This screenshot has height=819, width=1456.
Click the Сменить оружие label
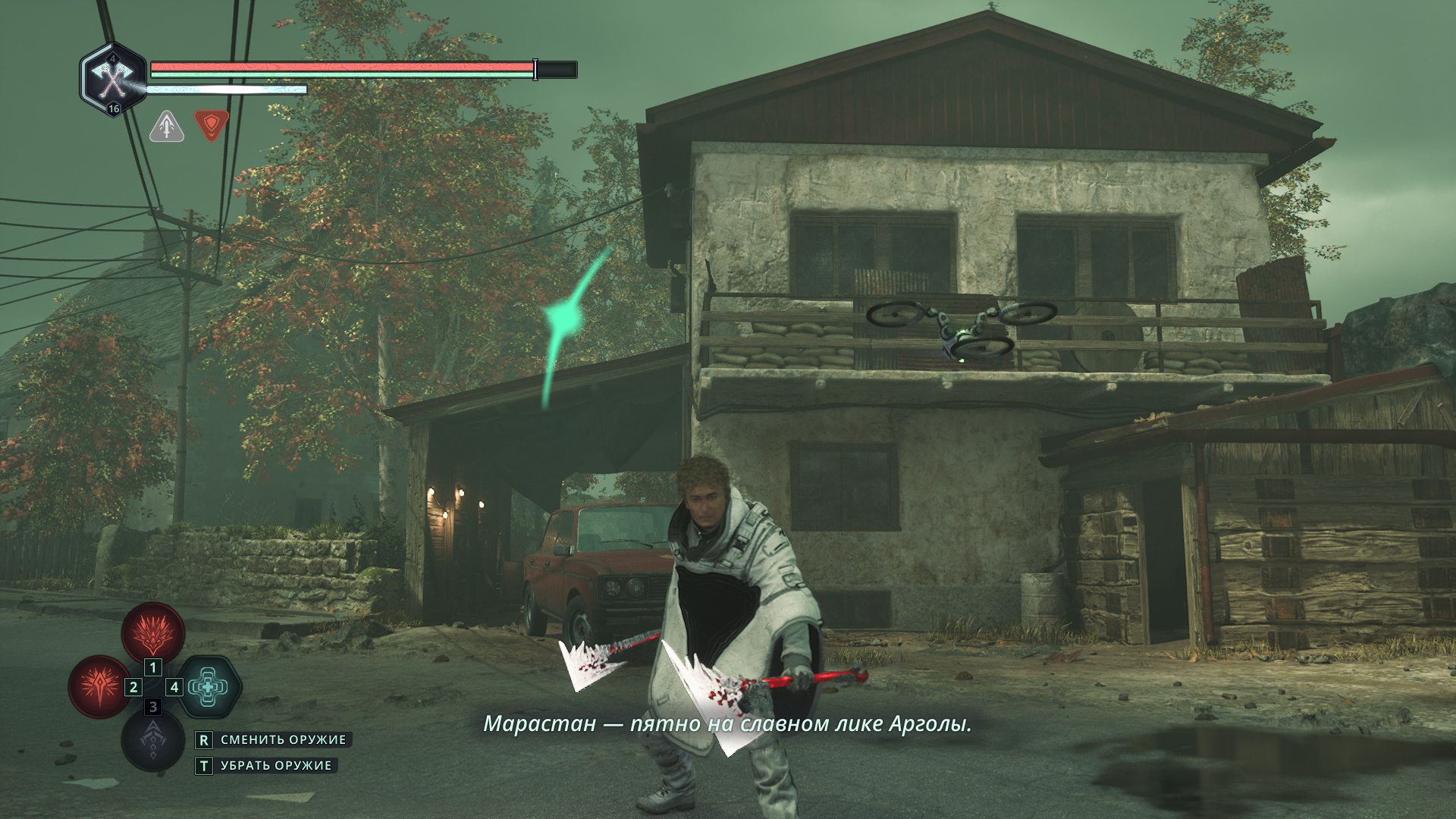point(283,739)
